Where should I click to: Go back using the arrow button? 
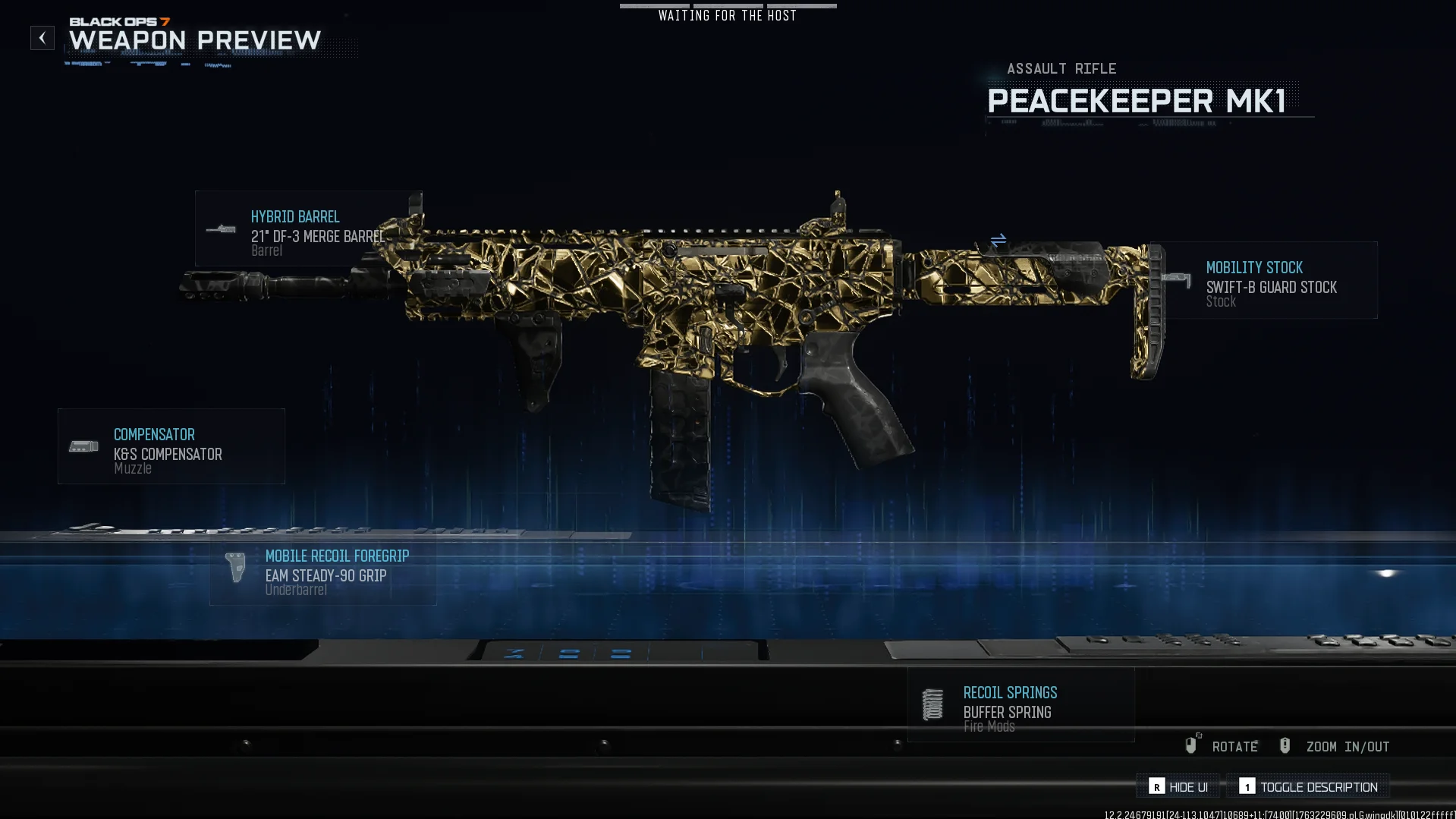point(42,38)
